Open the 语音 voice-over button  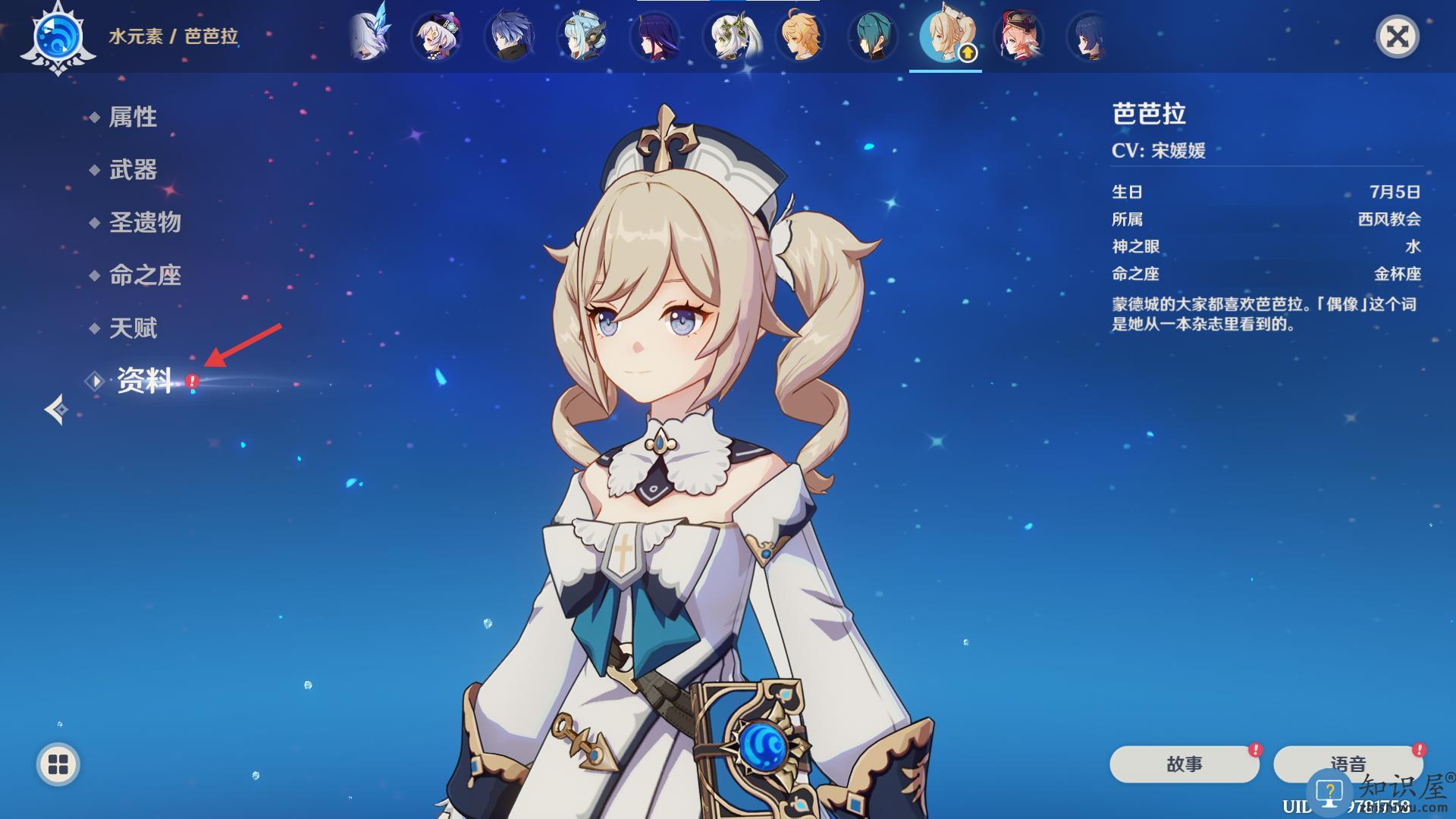tap(1348, 762)
